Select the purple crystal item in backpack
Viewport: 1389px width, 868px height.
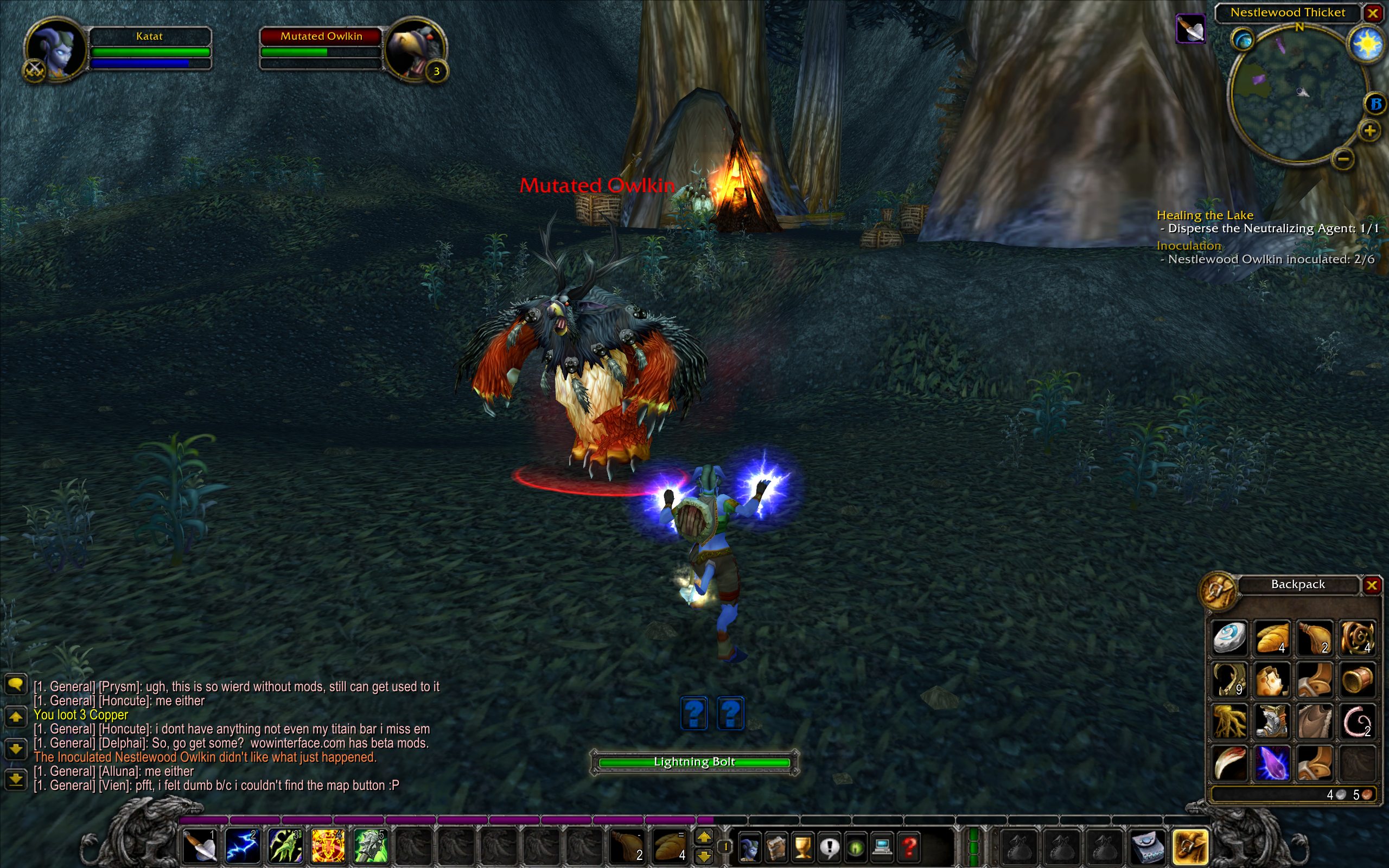tap(1271, 763)
